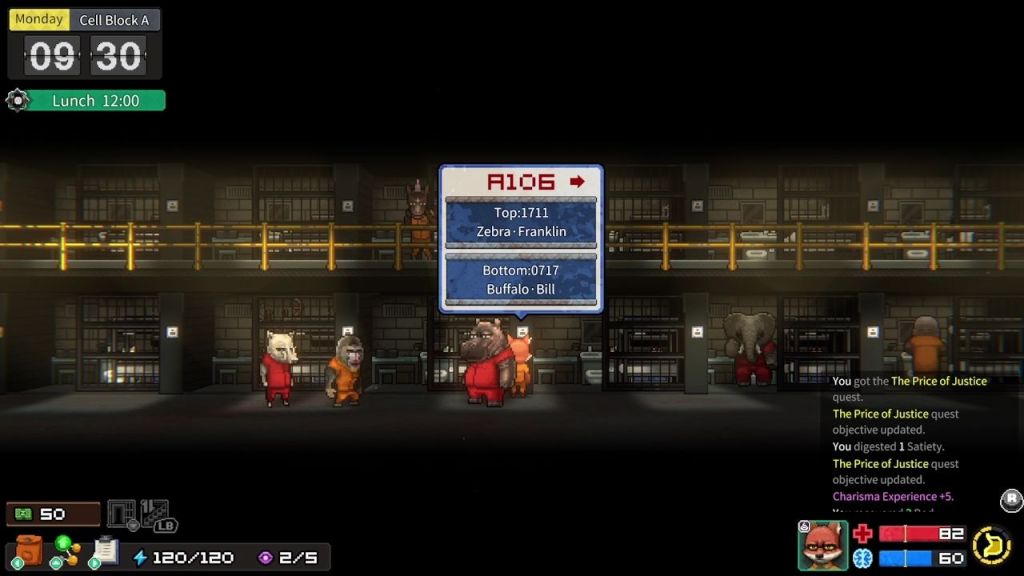Select the Bottom:0717 Buffalo Bill entry

click(521, 280)
